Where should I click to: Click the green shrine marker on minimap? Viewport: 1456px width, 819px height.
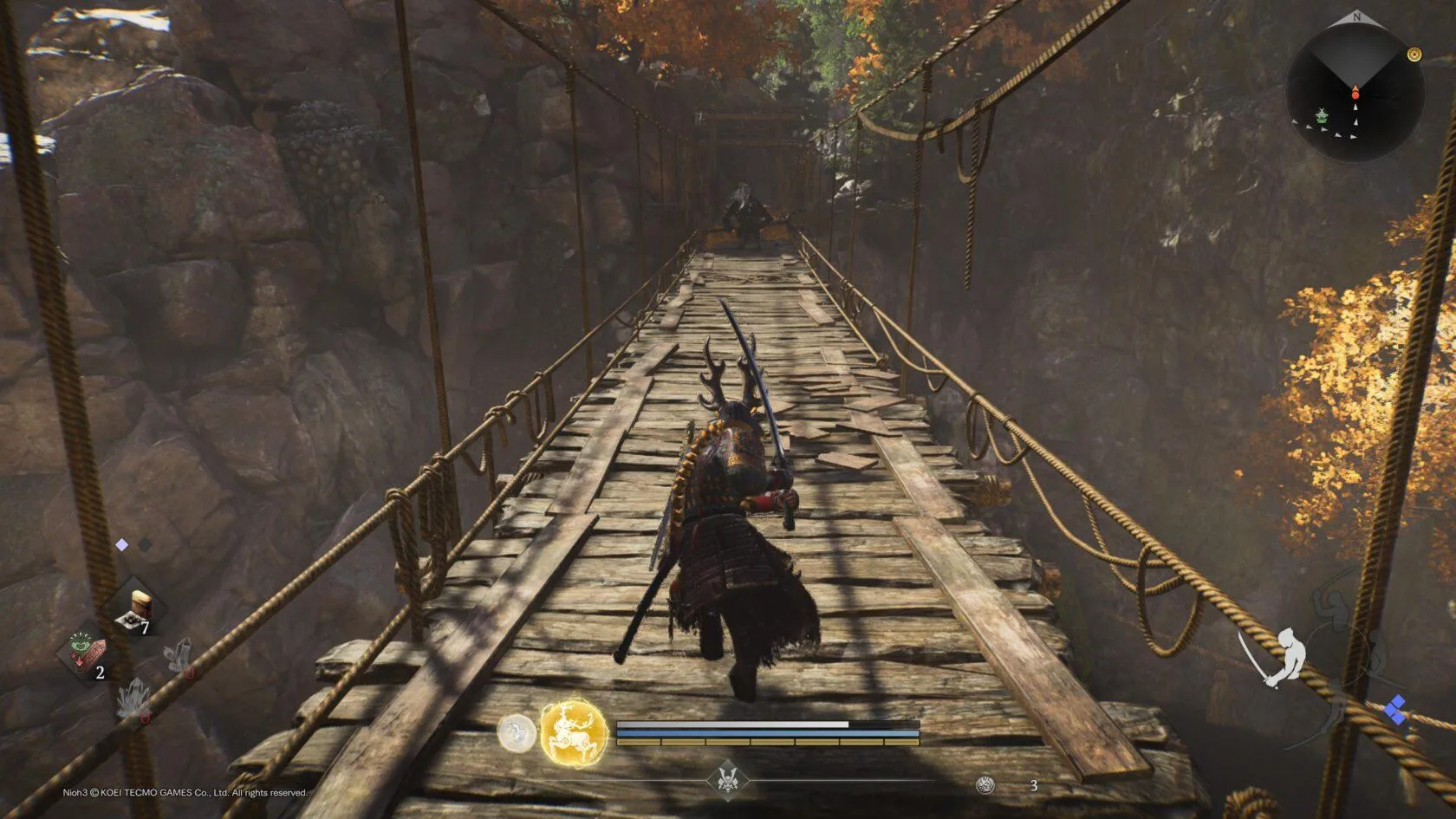pyautogui.click(x=1322, y=115)
